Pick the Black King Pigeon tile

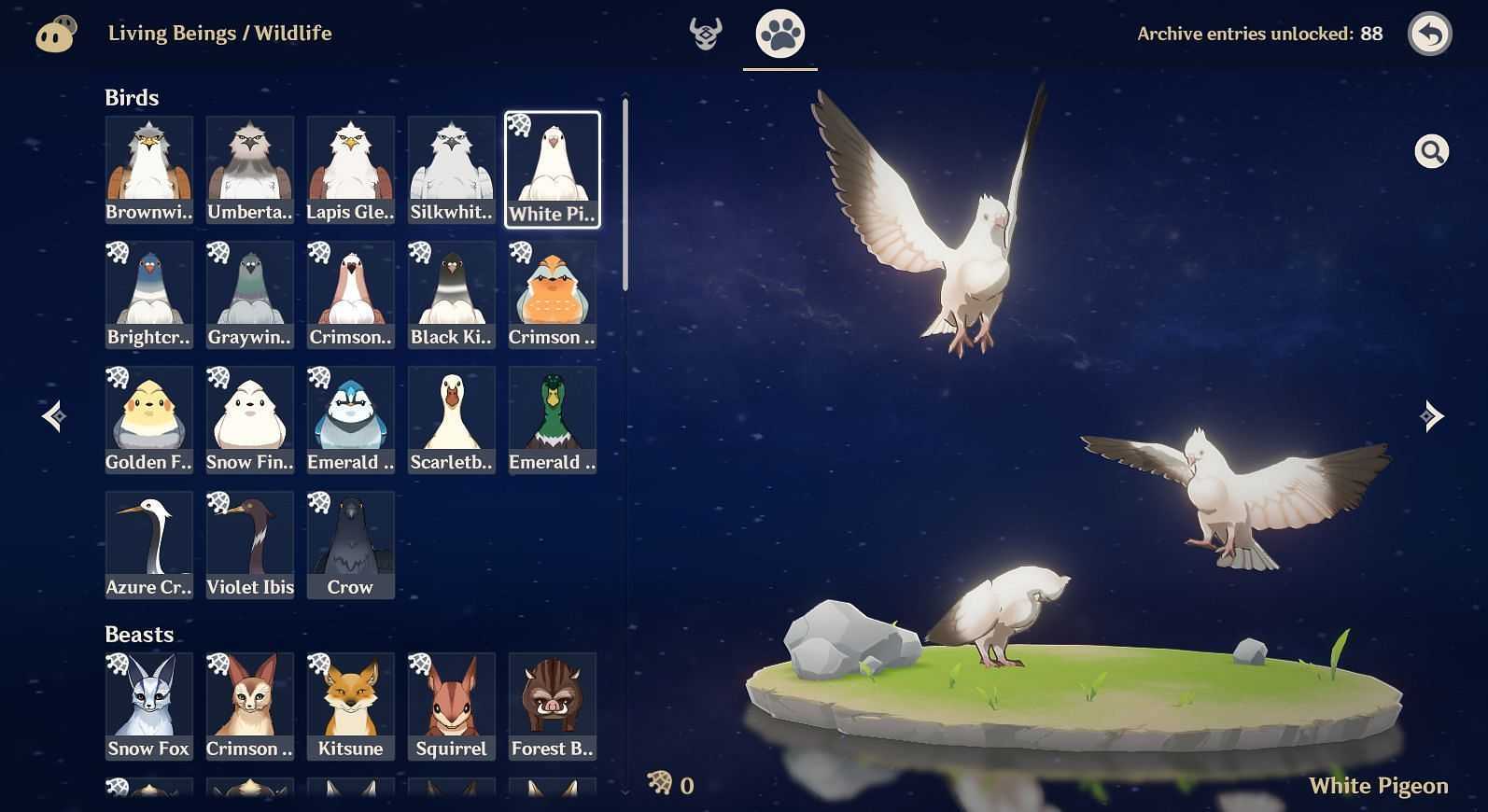click(452, 295)
